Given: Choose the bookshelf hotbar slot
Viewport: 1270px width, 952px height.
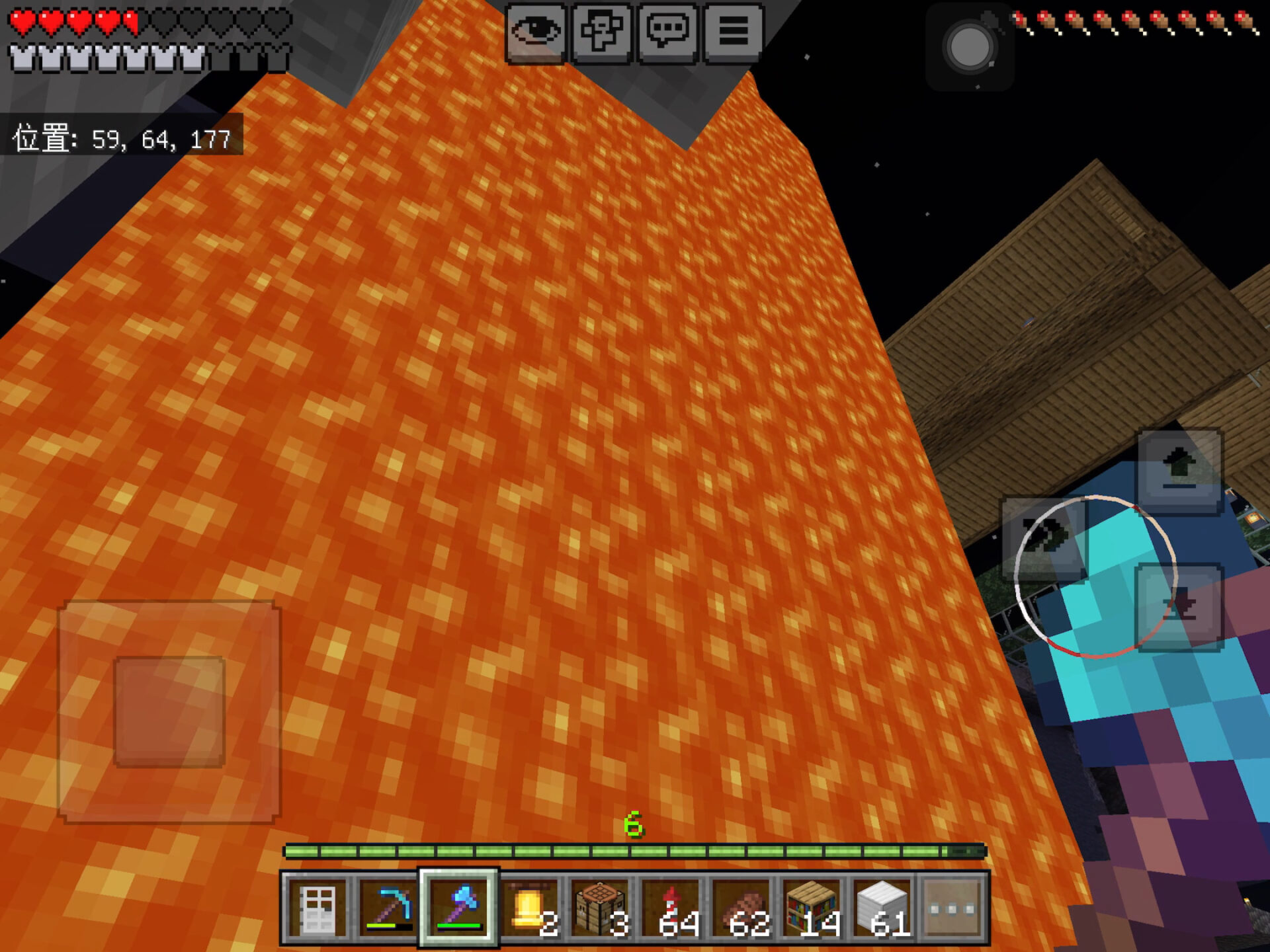Looking at the screenshot, I should tap(813, 908).
